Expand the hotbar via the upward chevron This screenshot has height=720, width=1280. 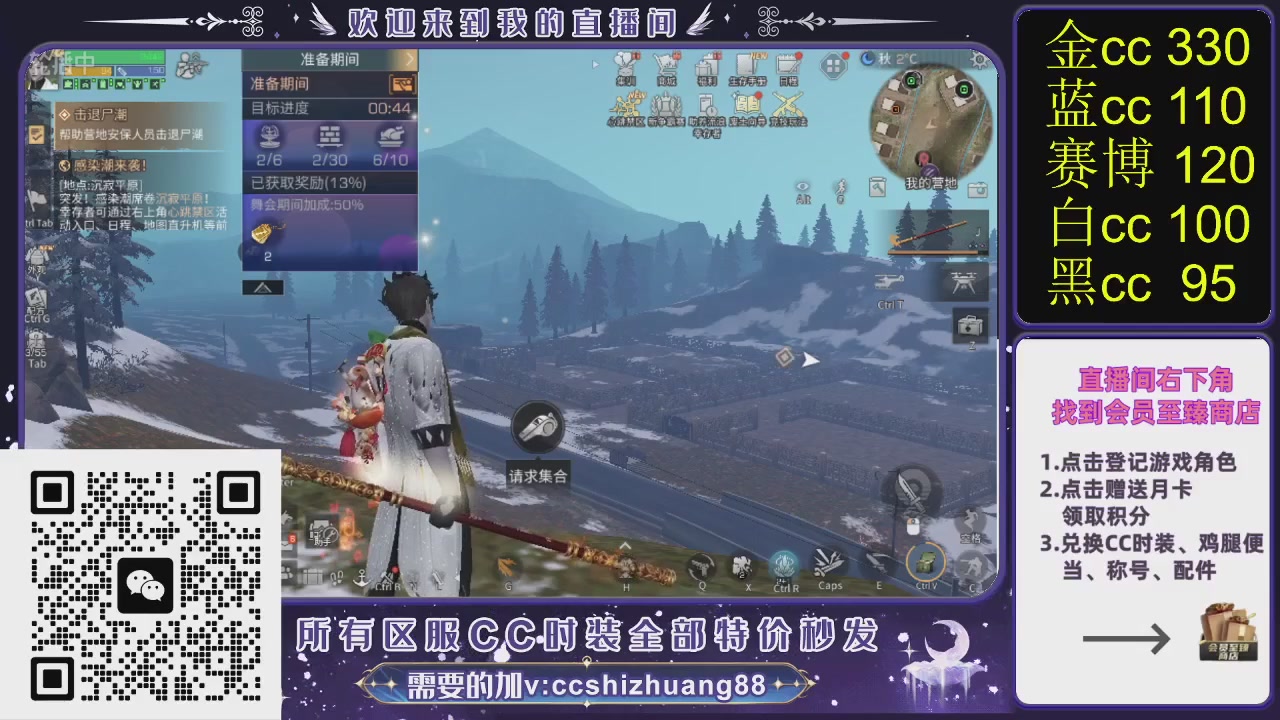click(x=624, y=547)
